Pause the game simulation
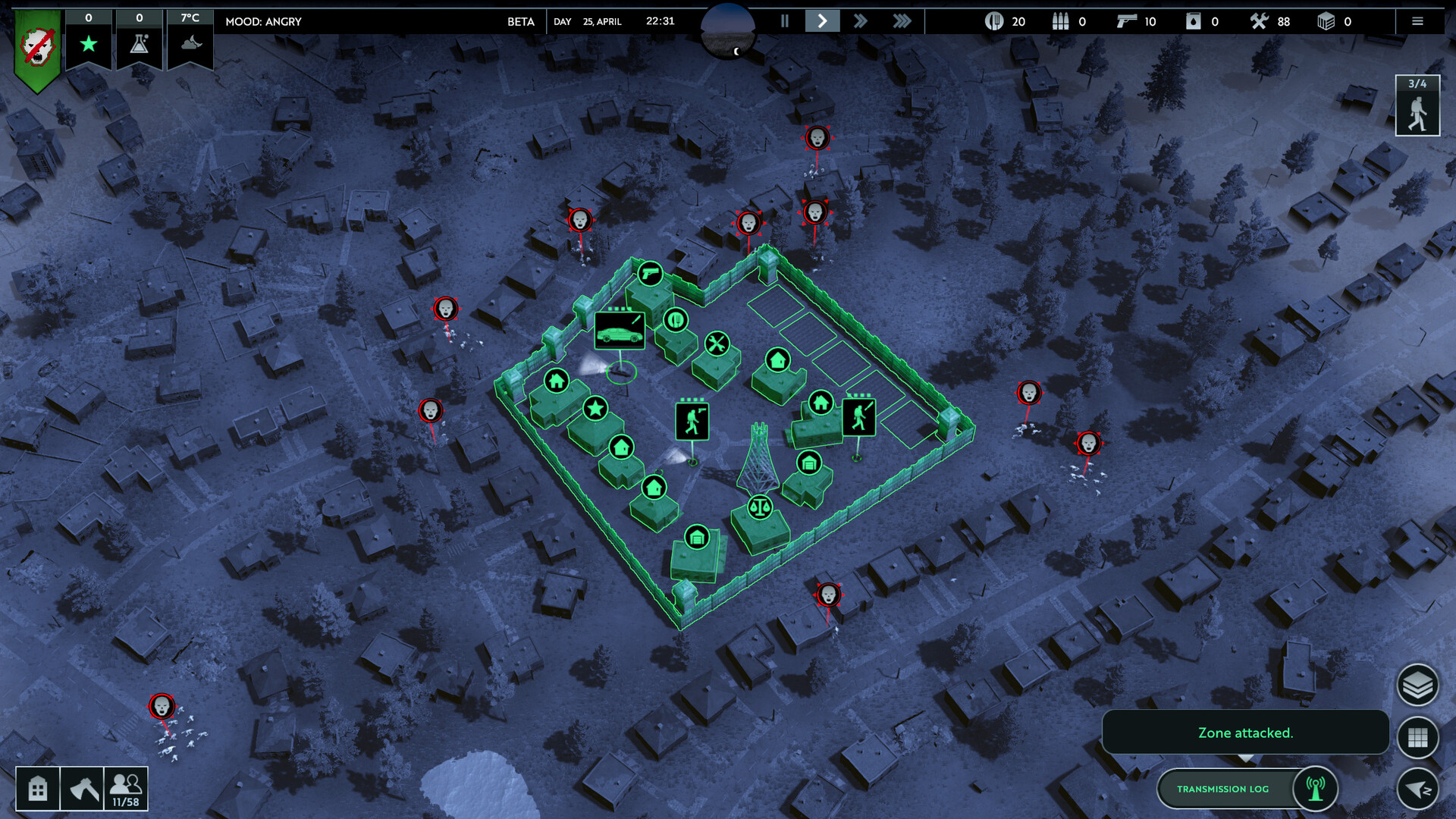Screen dimensions: 1456x819 (x=785, y=21)
